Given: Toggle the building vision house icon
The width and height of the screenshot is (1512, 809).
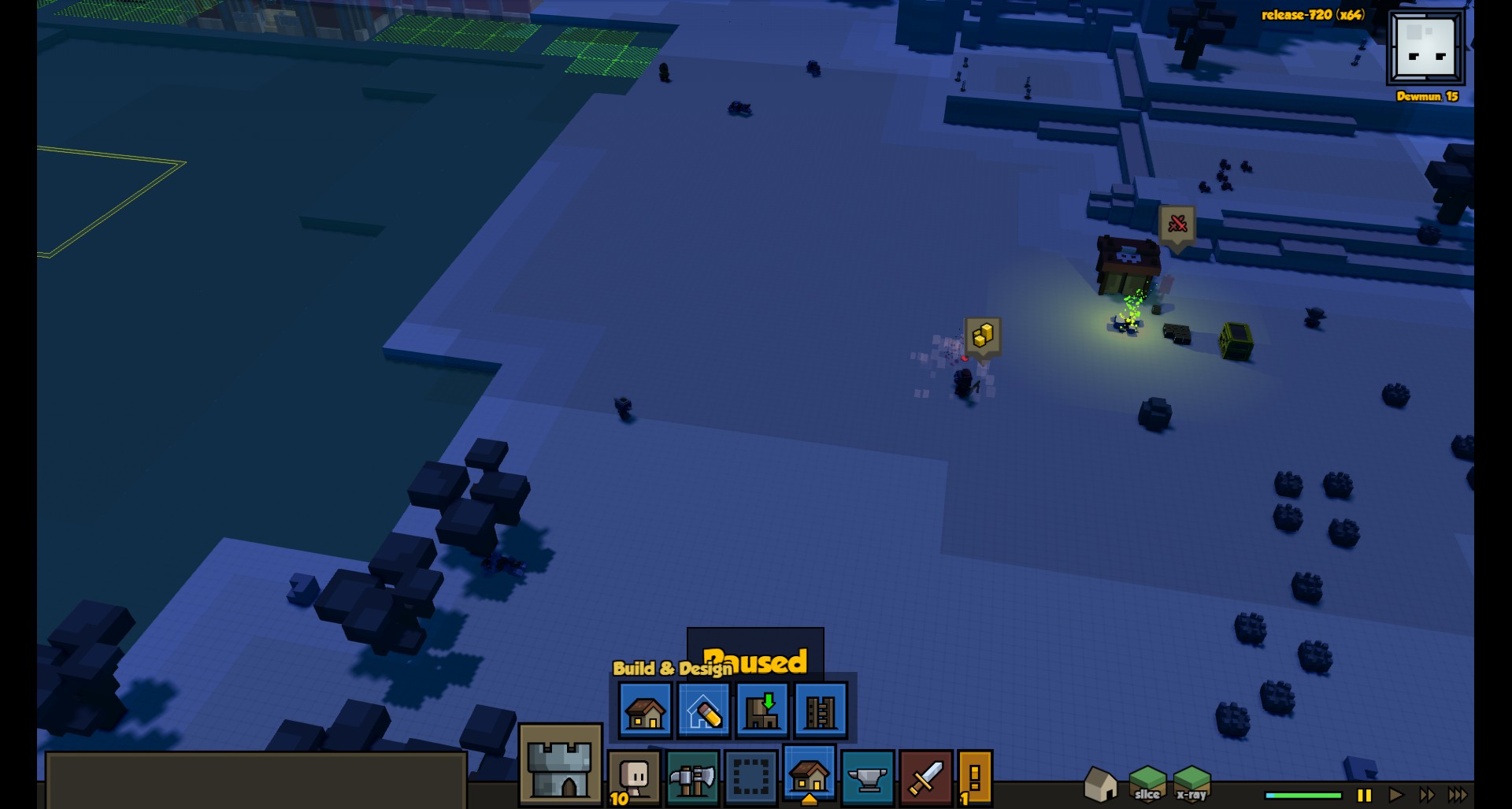Looking at the screenshot, I should 1100,784.
